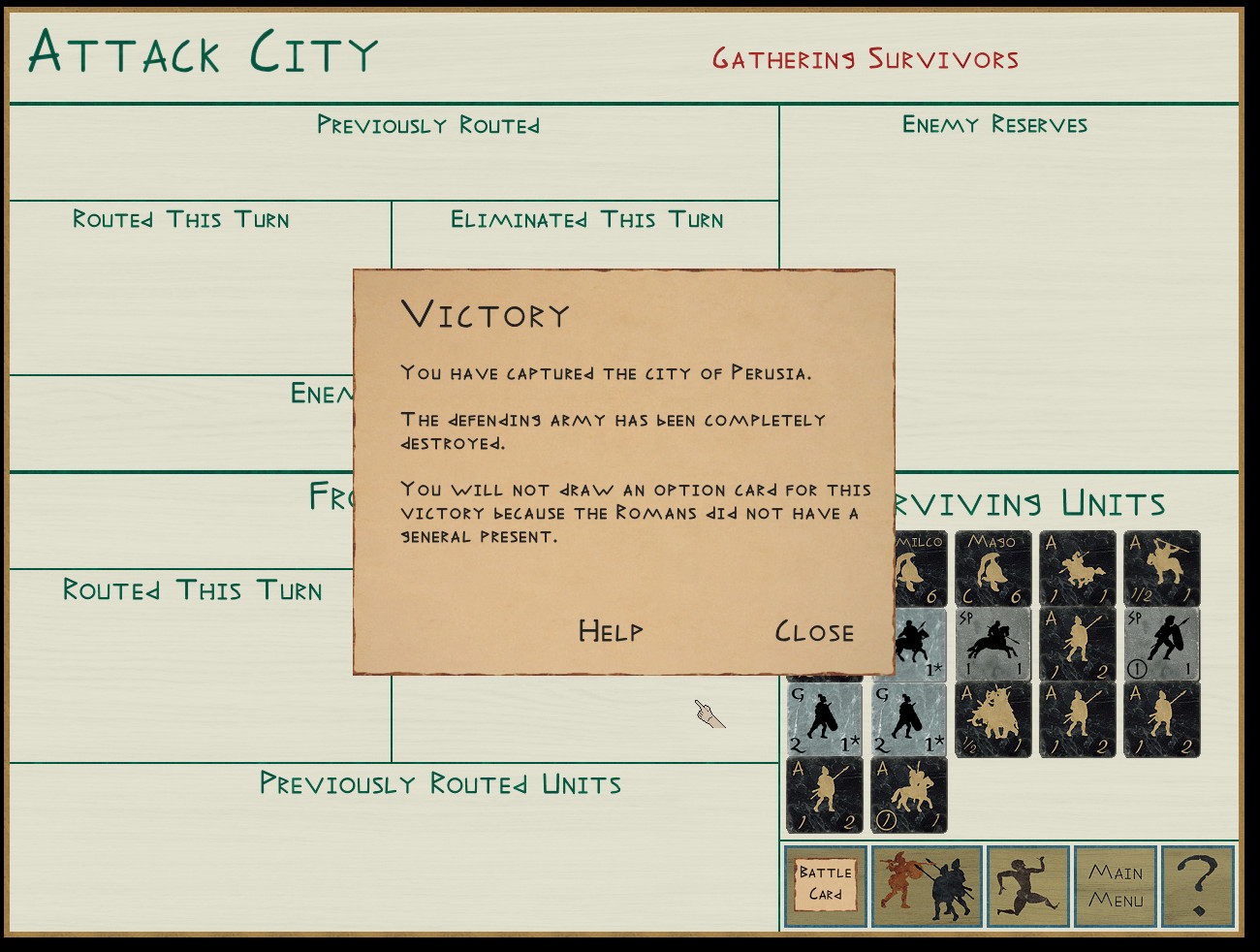Image resolution: width=1260 pixels, height=952 pixels.
Task: Close the Victory dialog
Action: (814, 632)
